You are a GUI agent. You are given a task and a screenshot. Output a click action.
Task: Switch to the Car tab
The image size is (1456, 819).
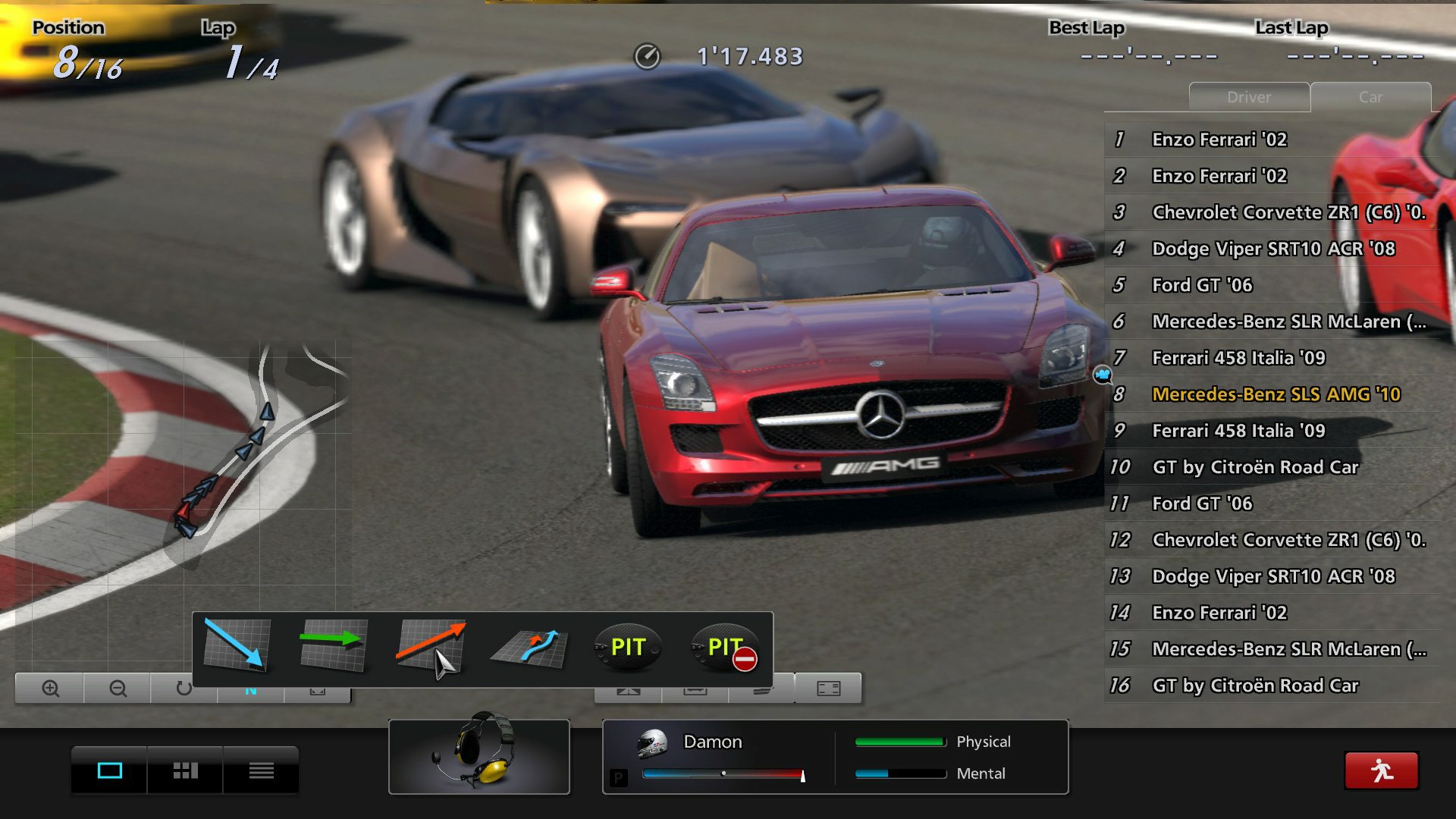[x=1370, y=97]
